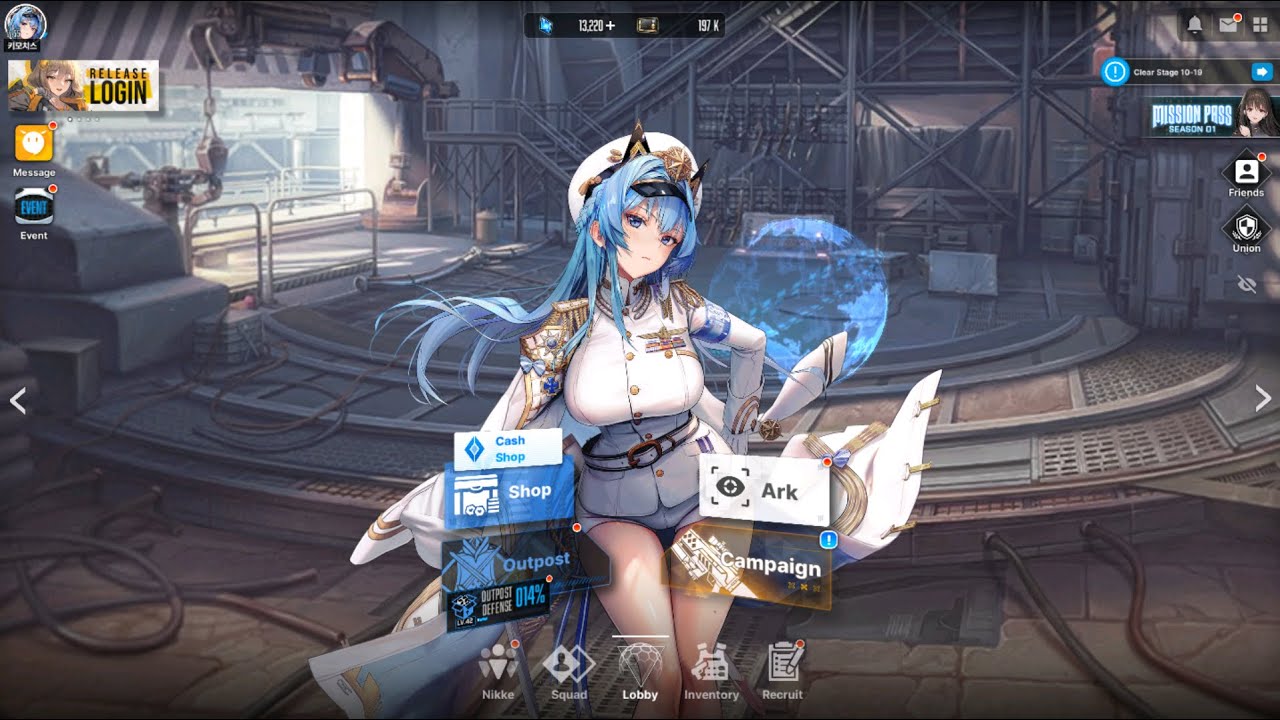Open the Message icon
This screenshot has height=720, width=1280.
pos(34,145)
